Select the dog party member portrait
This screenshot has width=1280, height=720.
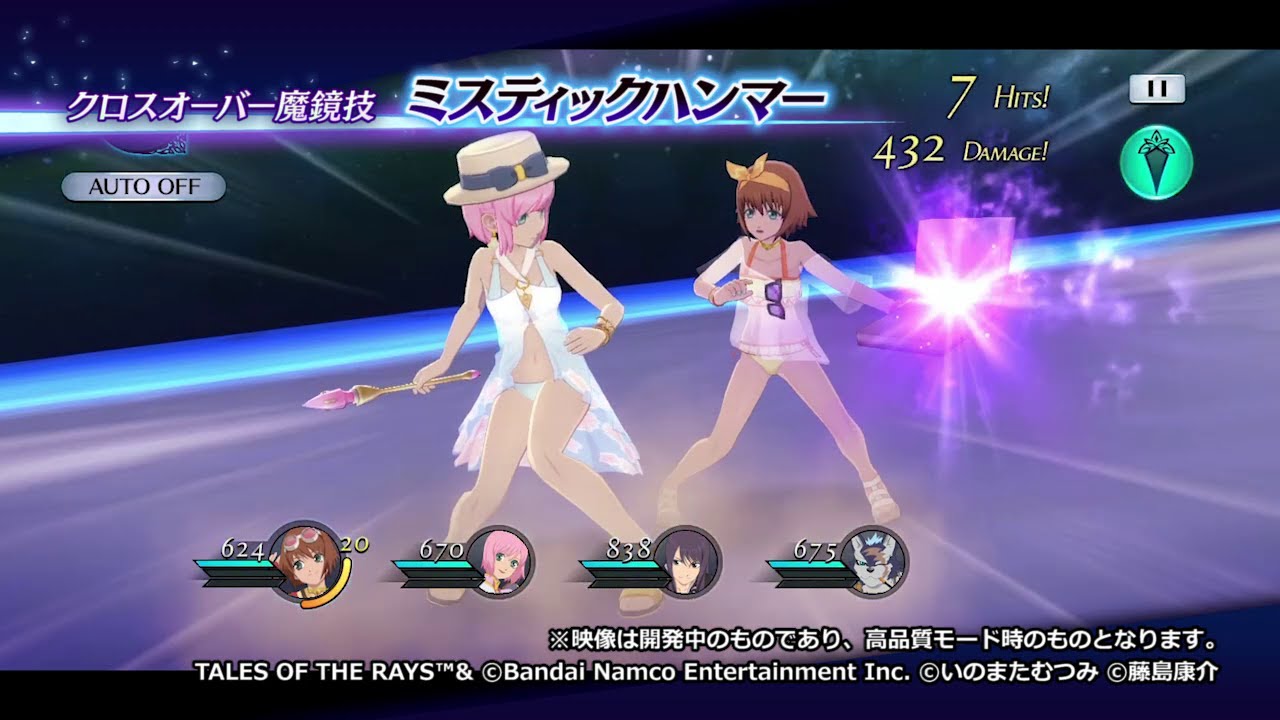pos(874,562)
